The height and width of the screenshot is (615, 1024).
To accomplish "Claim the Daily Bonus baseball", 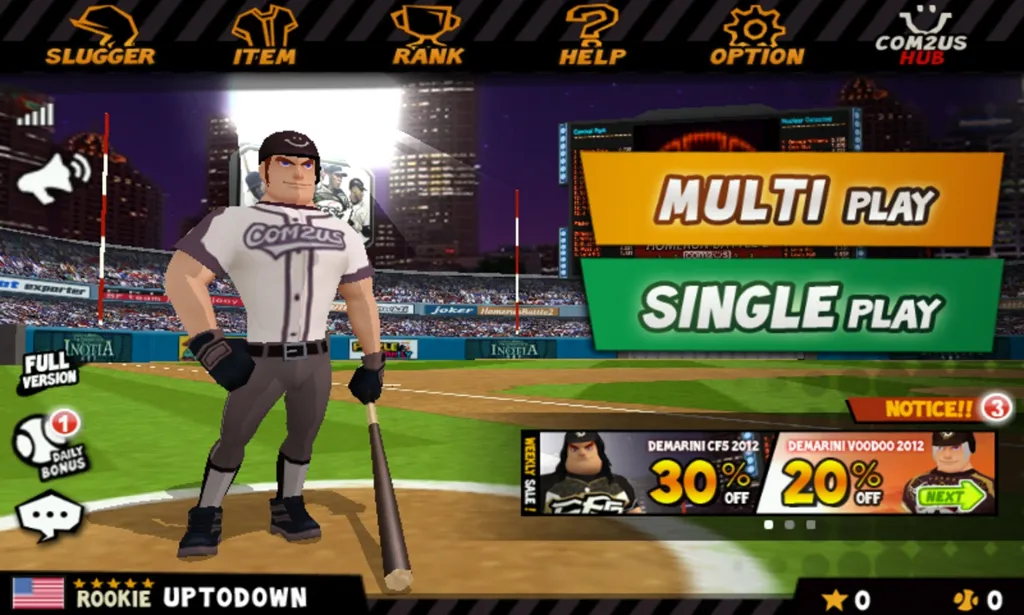I will (52, 444).
